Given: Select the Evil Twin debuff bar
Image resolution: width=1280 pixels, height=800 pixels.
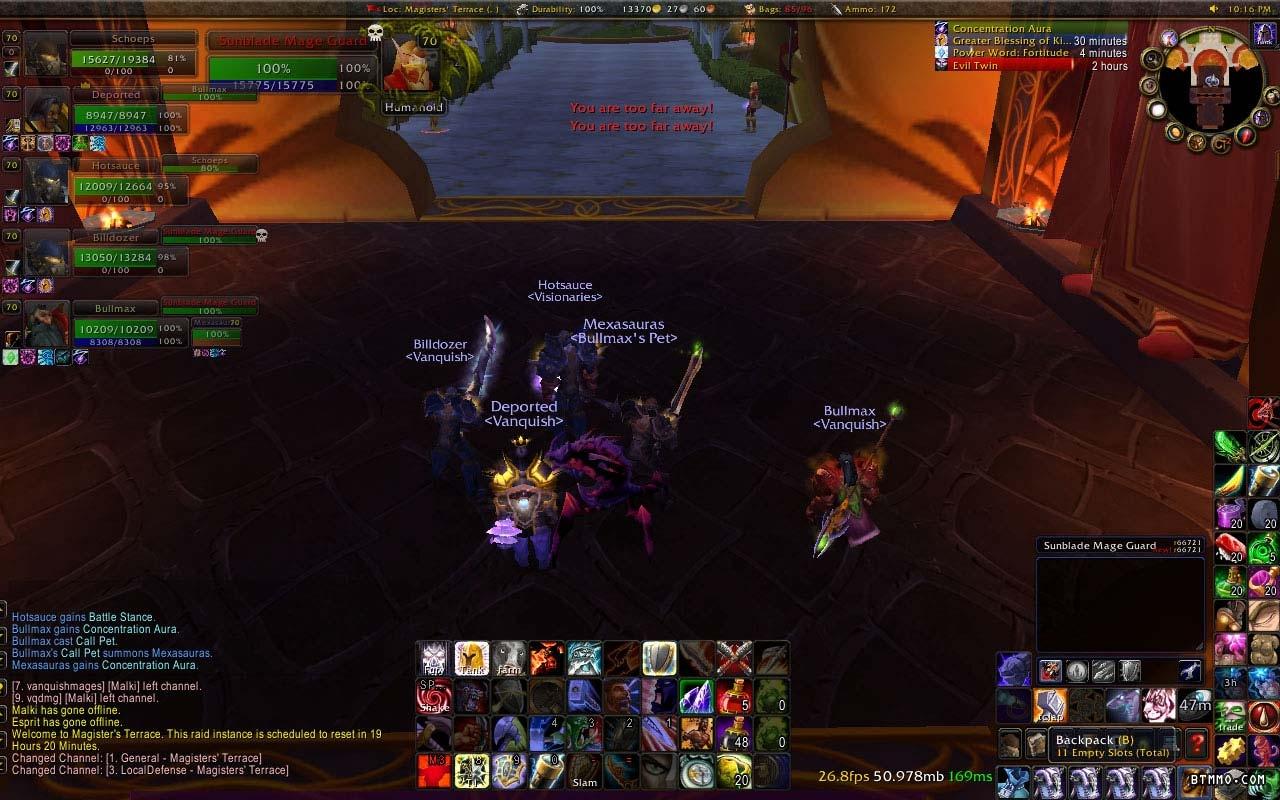Looking at the screenshot, I should pyautogui.click(x=1030, y=66).
